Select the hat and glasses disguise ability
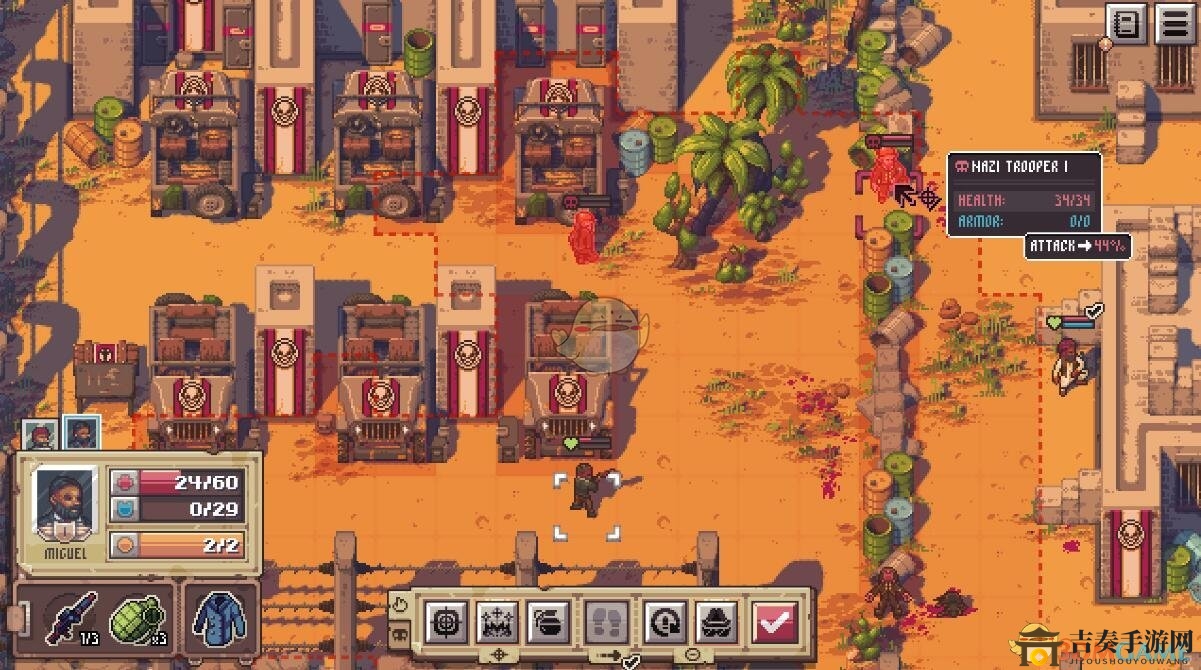 716,622
